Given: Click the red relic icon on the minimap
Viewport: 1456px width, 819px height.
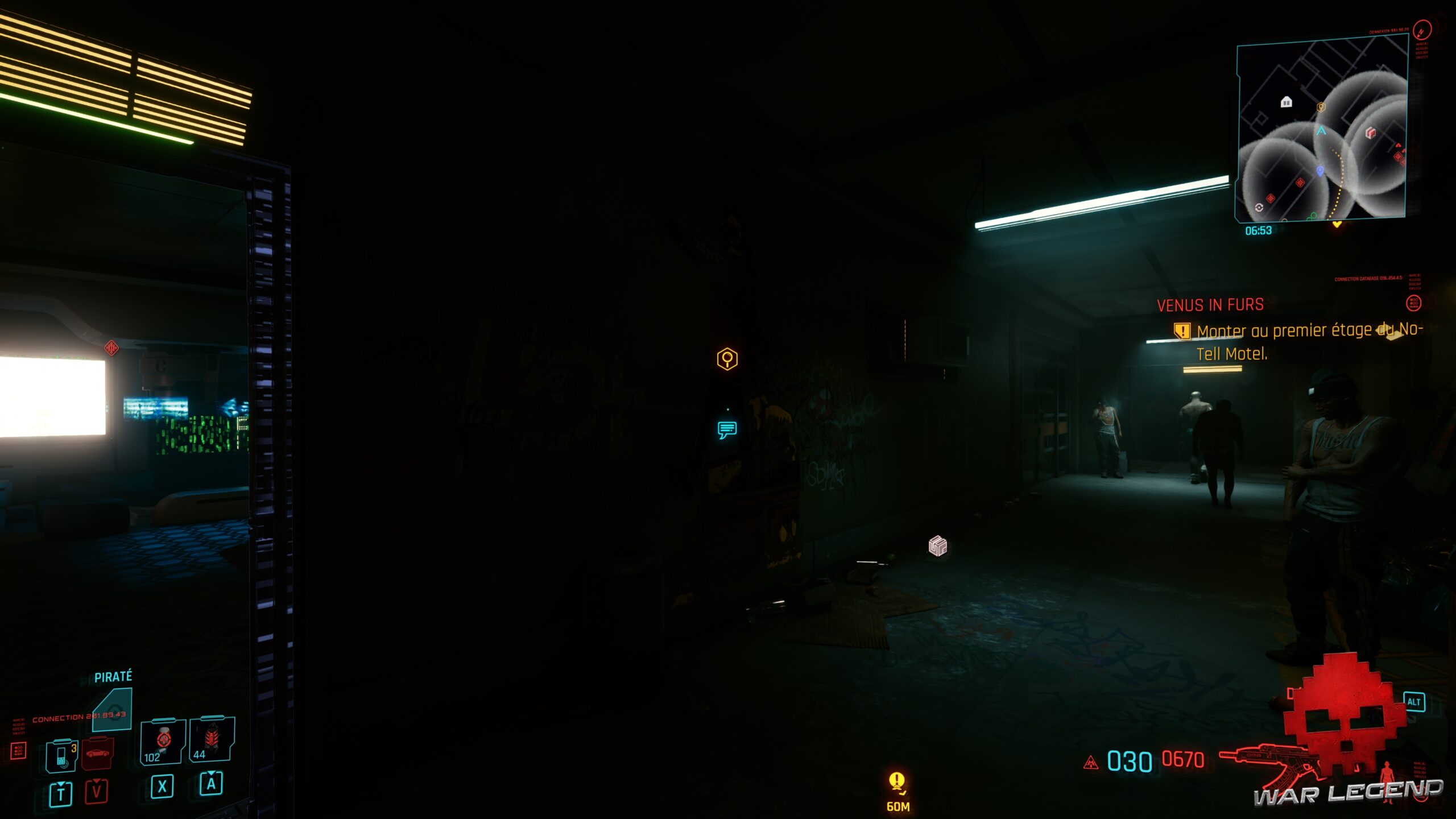Looking at the screenshot, I should click(1371, 133).
